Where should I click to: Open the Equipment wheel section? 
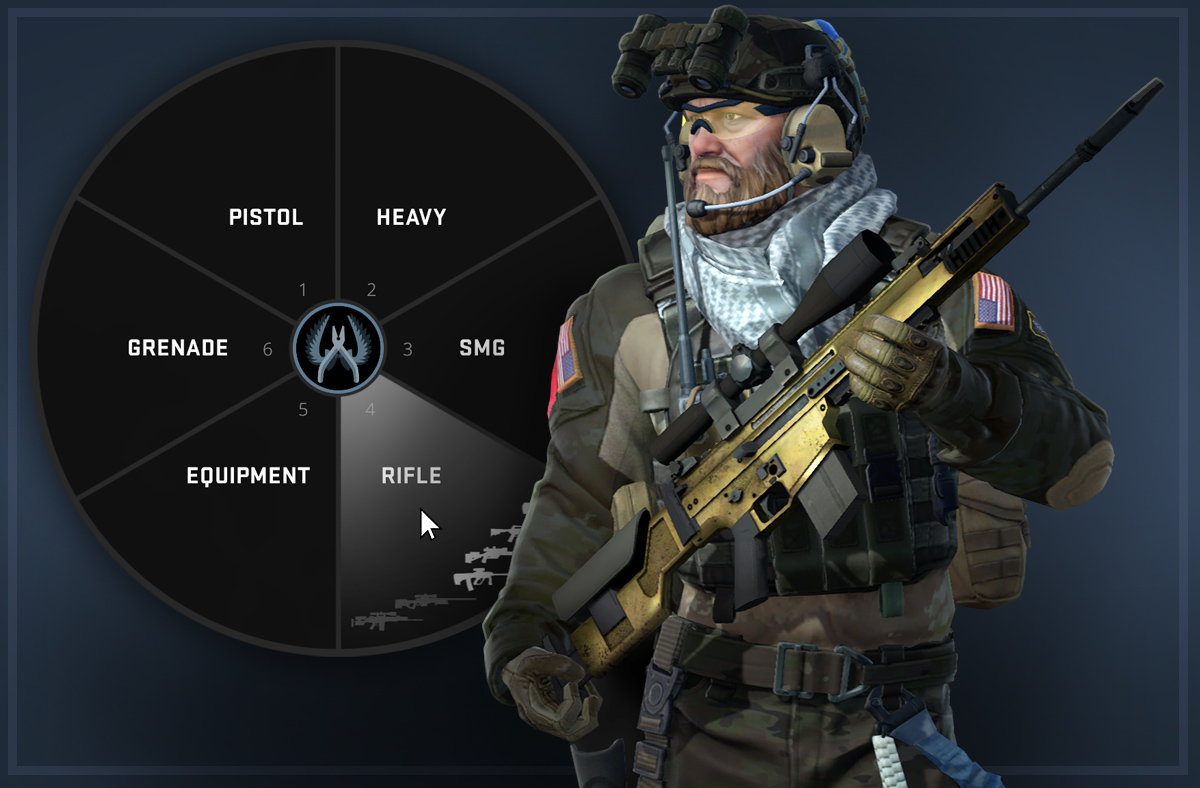[x=248, y=476]
